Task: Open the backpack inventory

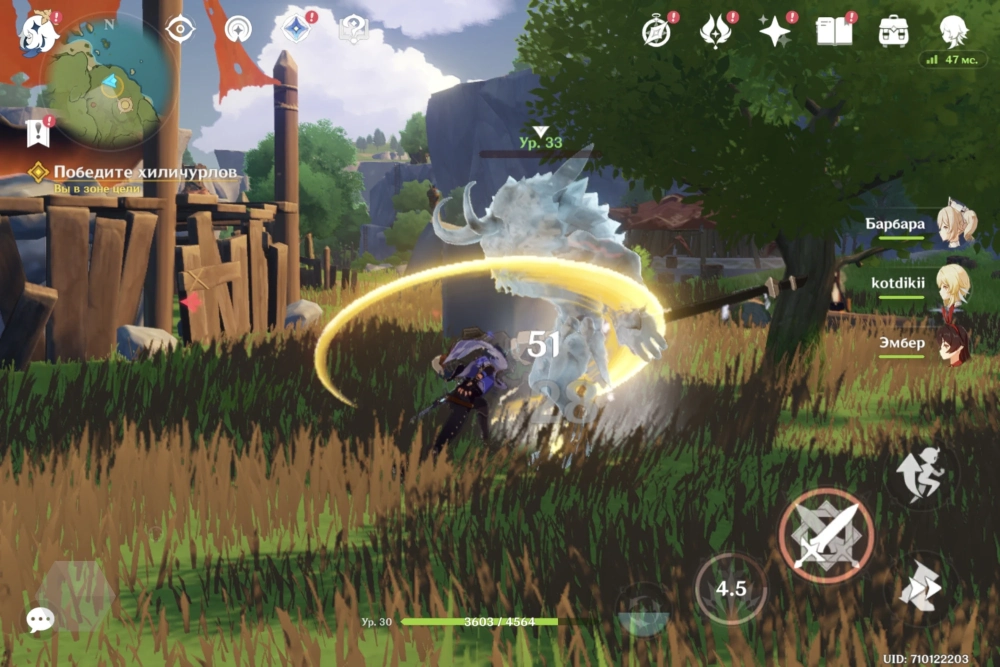Action: coord(893,31)
